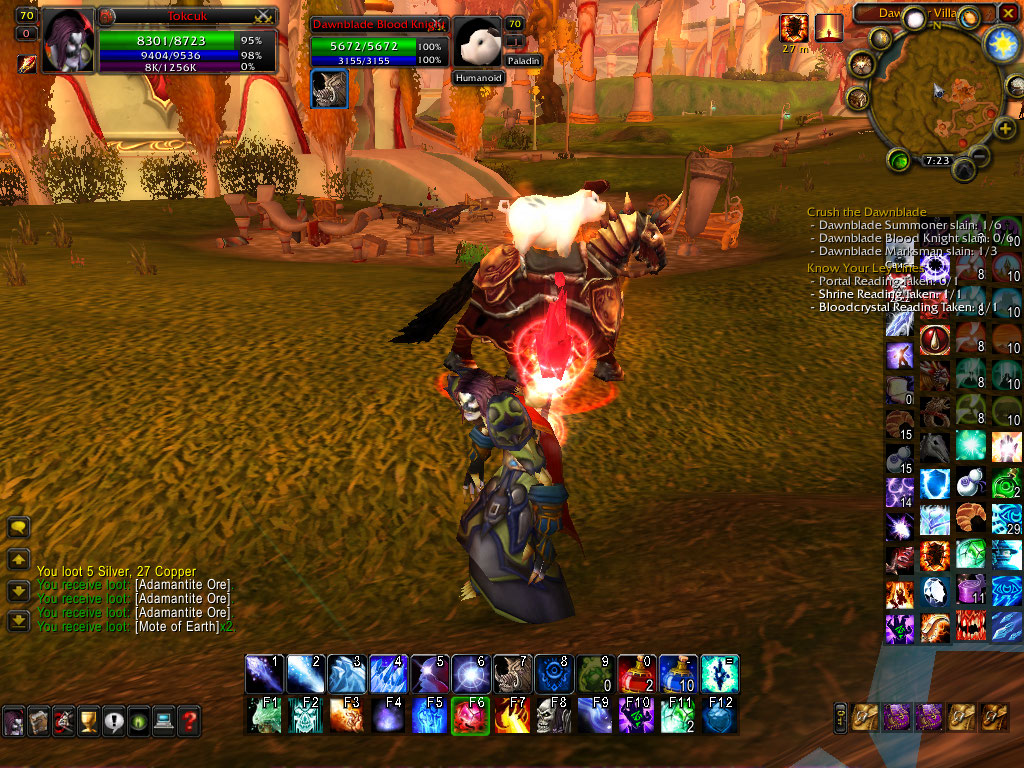Click Tokcuk's player portrait
The width and height of the screenshot is (1024, 768).
point(68,40)
